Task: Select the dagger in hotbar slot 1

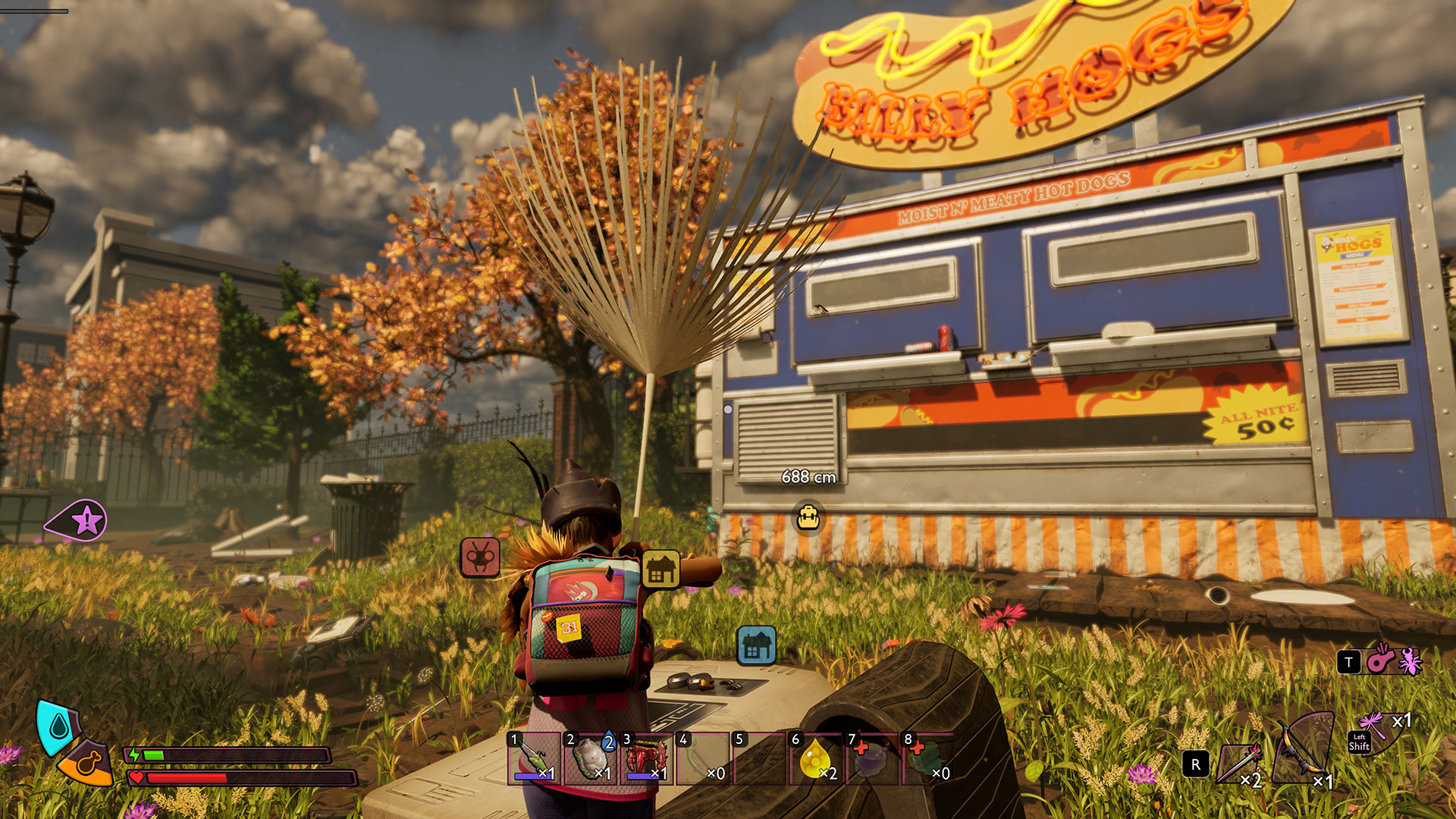Action: click(534, 758)
